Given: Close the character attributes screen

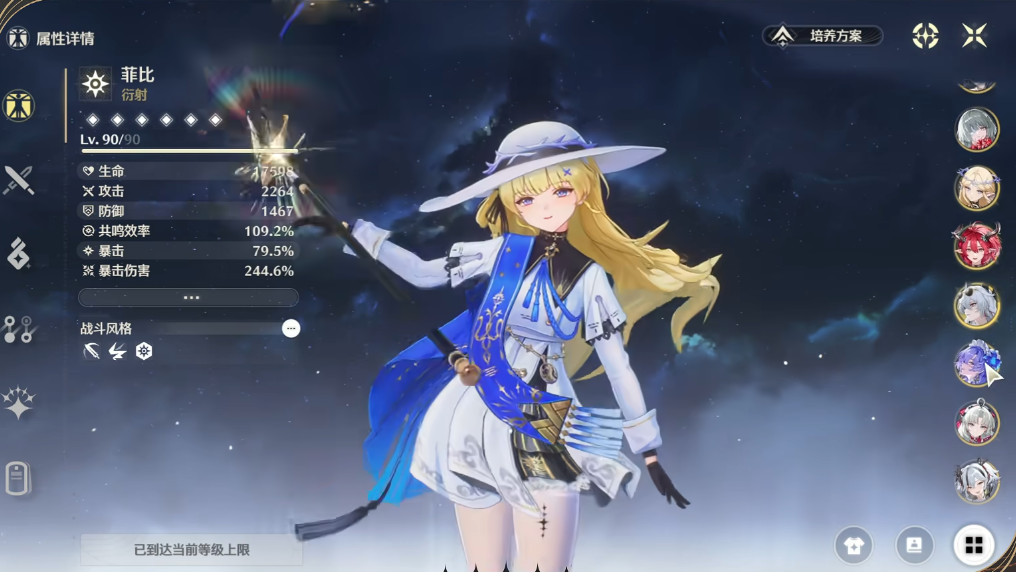Looking at the screenshot, I should 974,36.
